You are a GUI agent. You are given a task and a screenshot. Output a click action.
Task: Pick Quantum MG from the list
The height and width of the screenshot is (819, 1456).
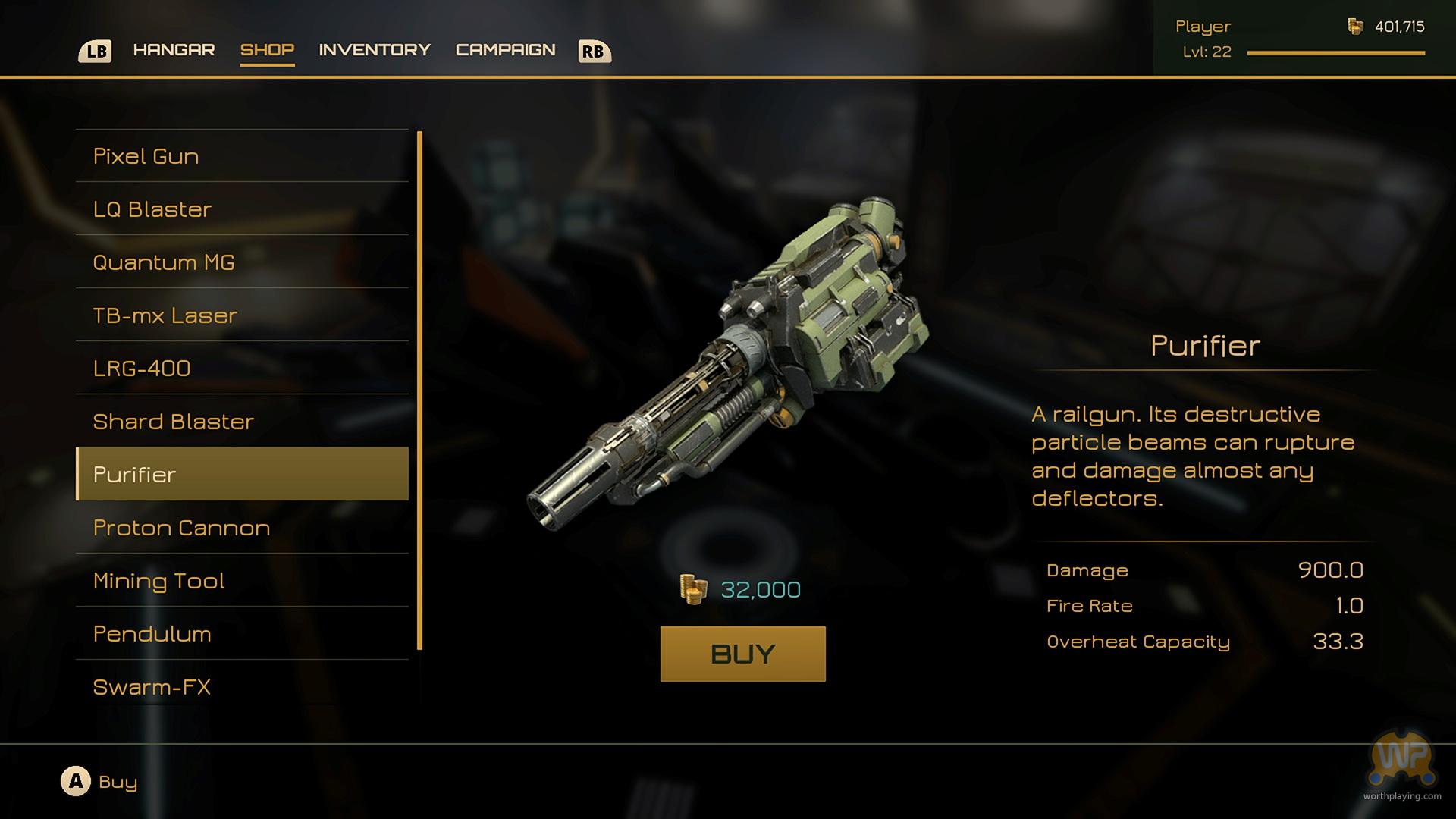click(242, 262)
